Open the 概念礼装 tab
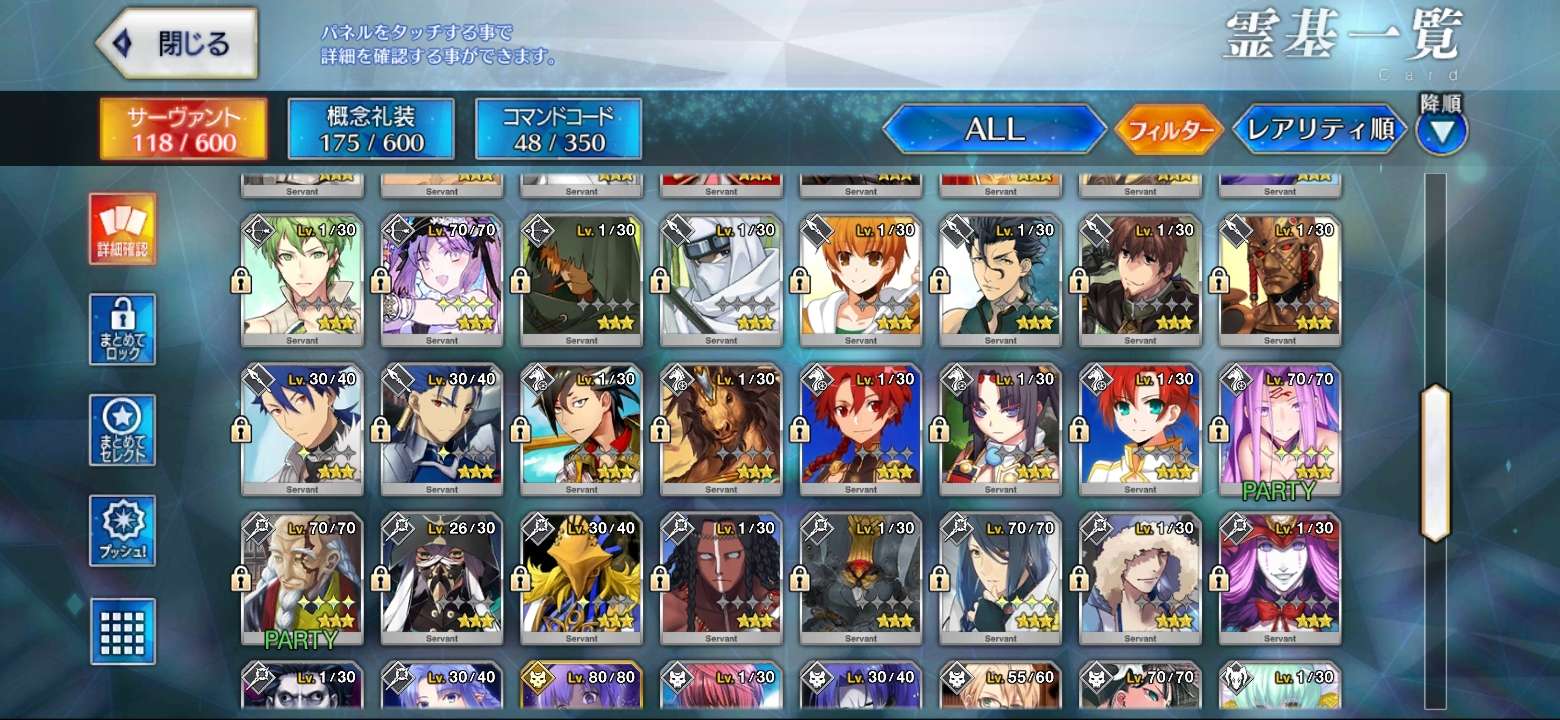 click(371, 129)
